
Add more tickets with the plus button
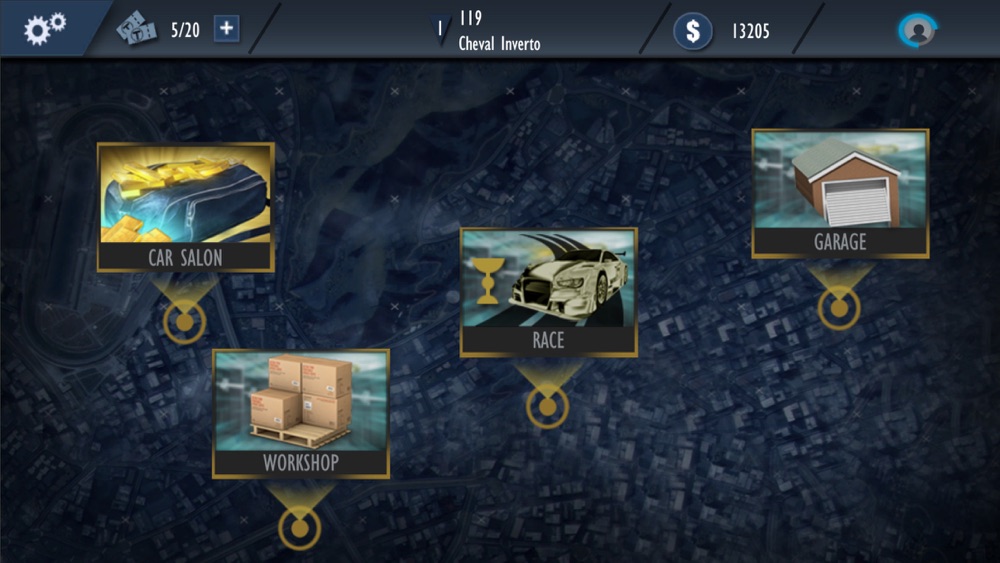[x=227, y=29]
